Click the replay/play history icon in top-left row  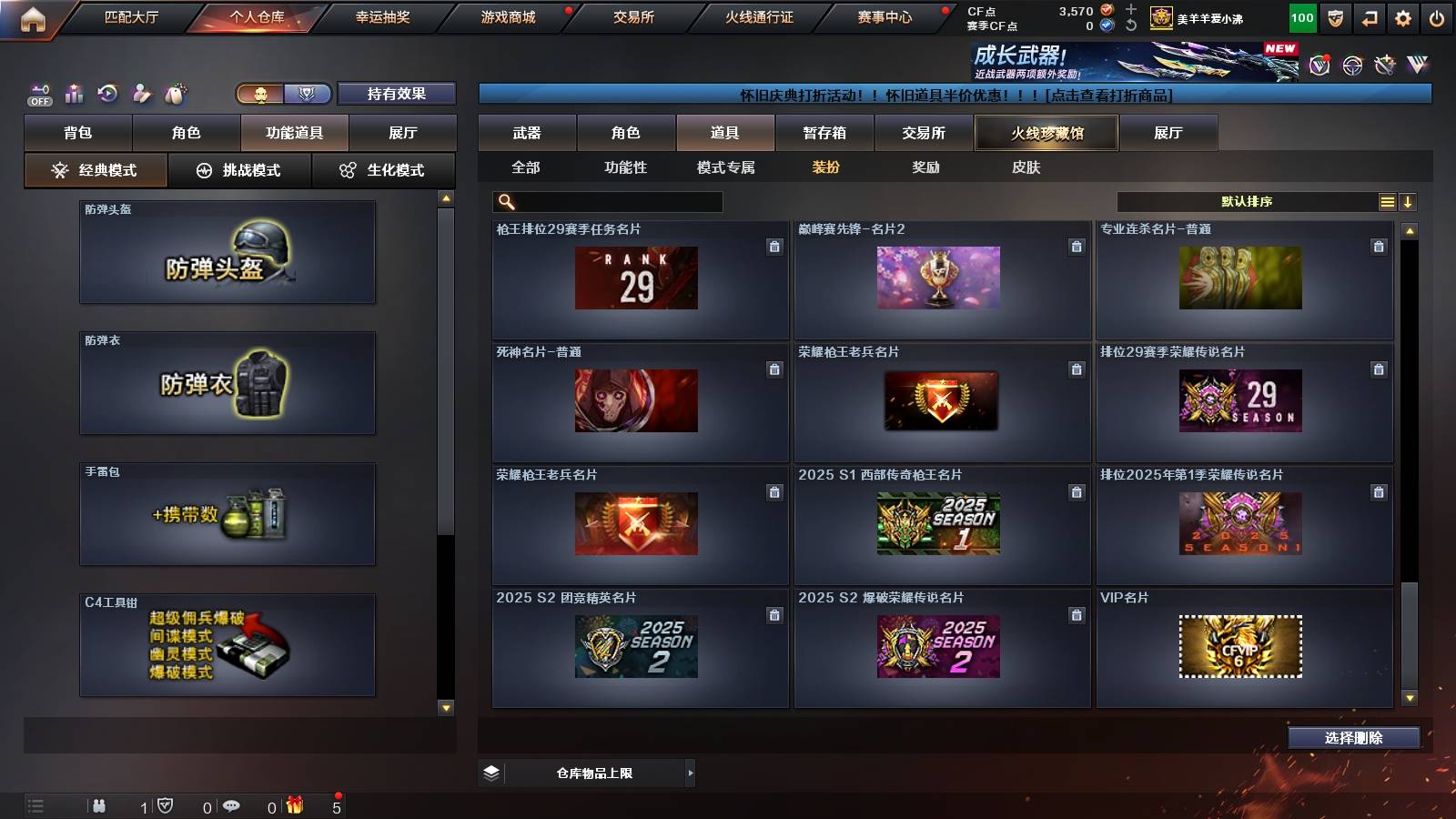(x=106, y=93)
